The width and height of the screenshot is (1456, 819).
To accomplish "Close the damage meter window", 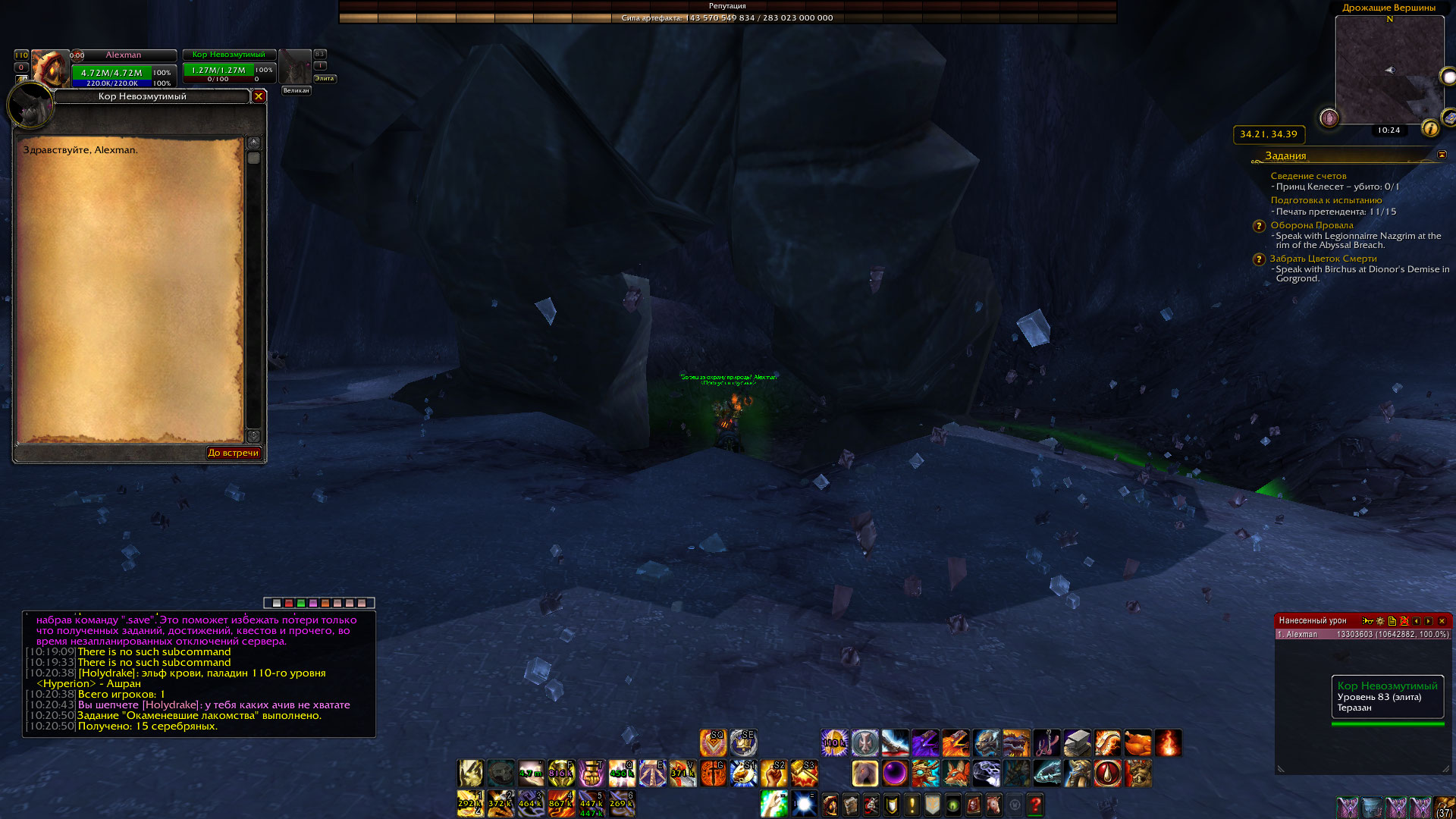I will (x=1442, y=621).
